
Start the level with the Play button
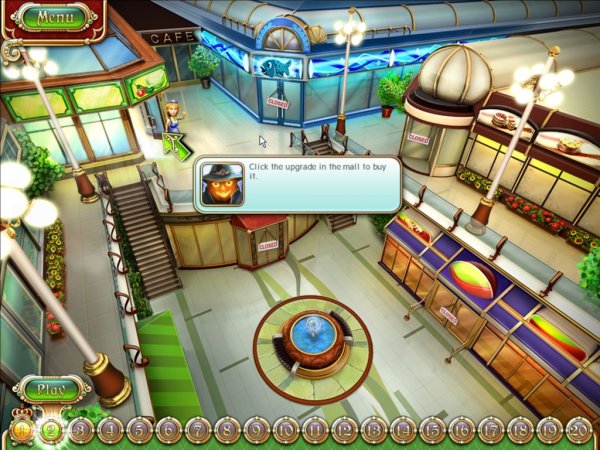(51, 389)
